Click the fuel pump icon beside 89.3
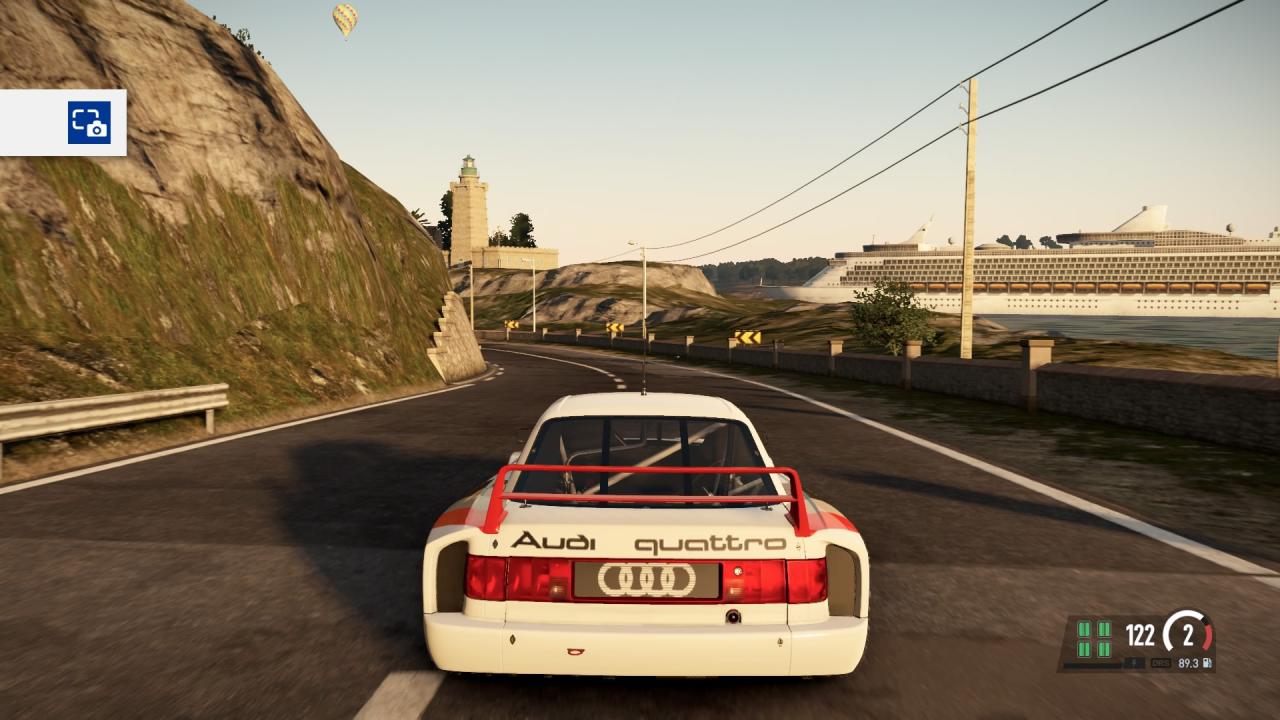The height and width of the screenshot is (720, 1280). tap(1207, 663)
